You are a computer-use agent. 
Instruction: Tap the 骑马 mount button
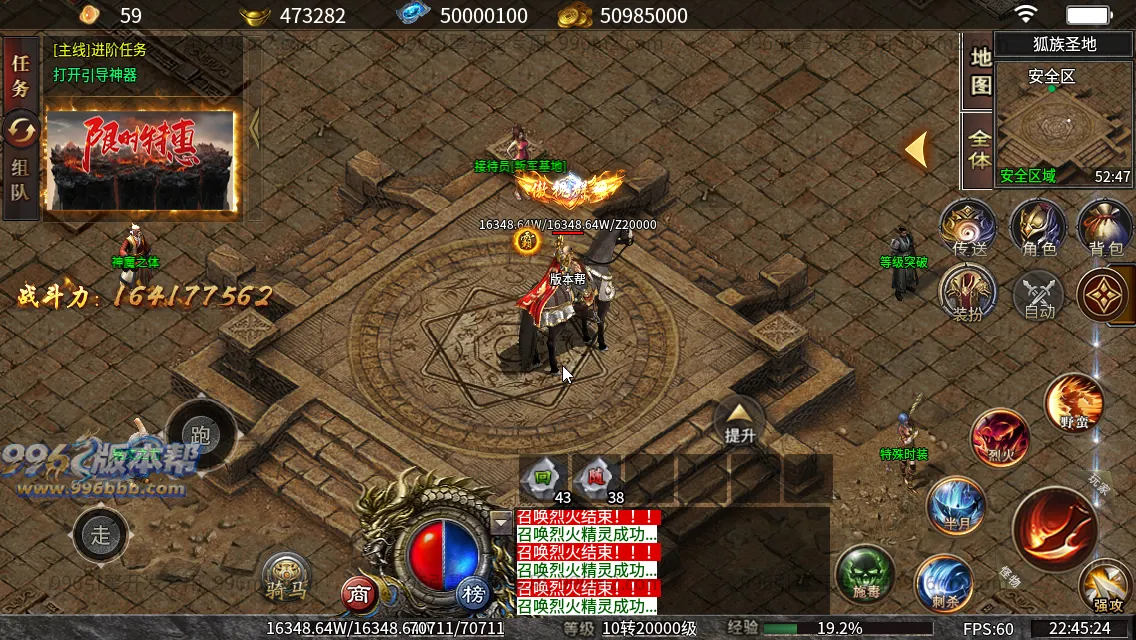pyautogui.click(x=286, y=577)
